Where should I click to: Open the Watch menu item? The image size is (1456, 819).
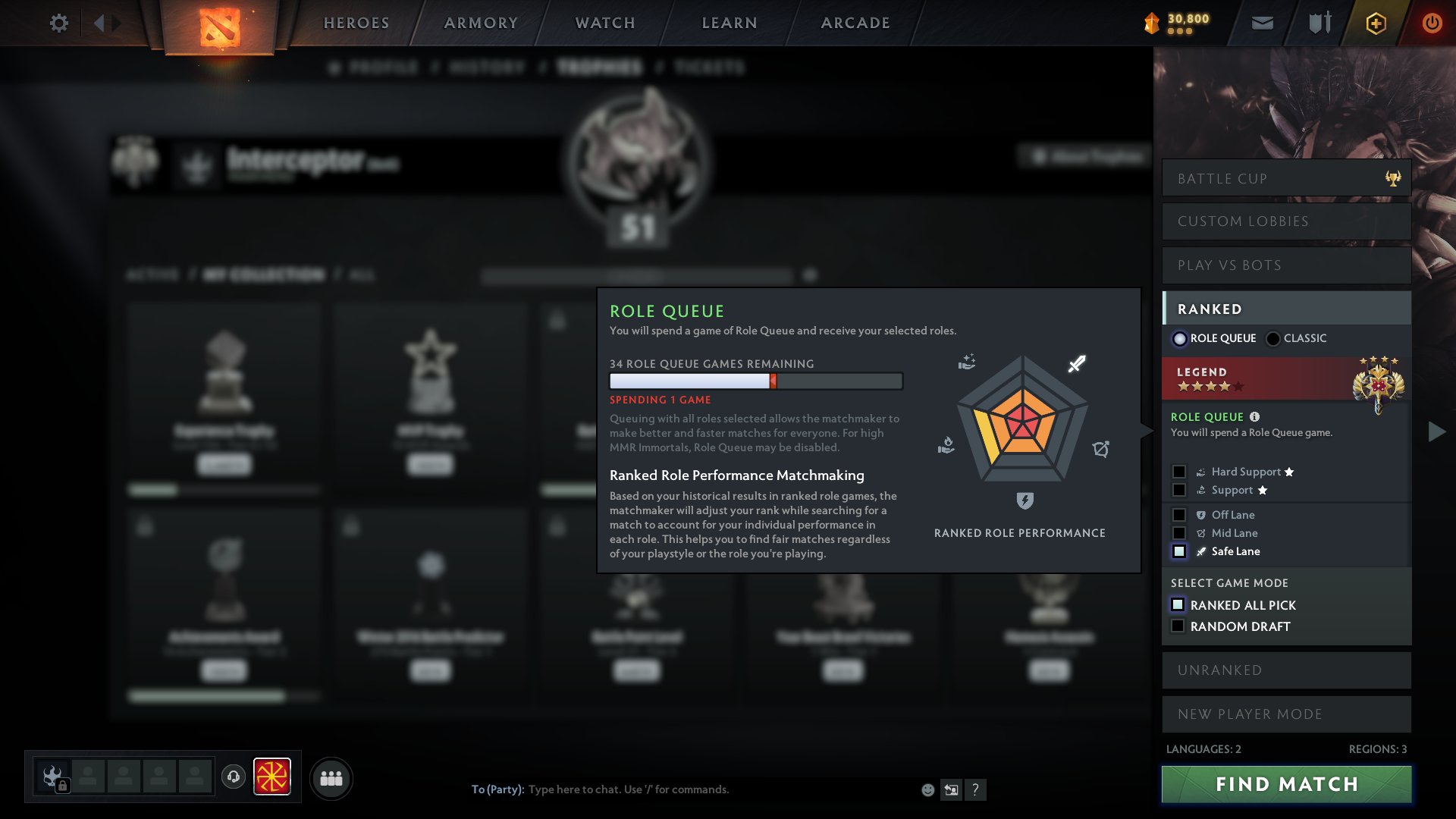click(x=603, y=23)
